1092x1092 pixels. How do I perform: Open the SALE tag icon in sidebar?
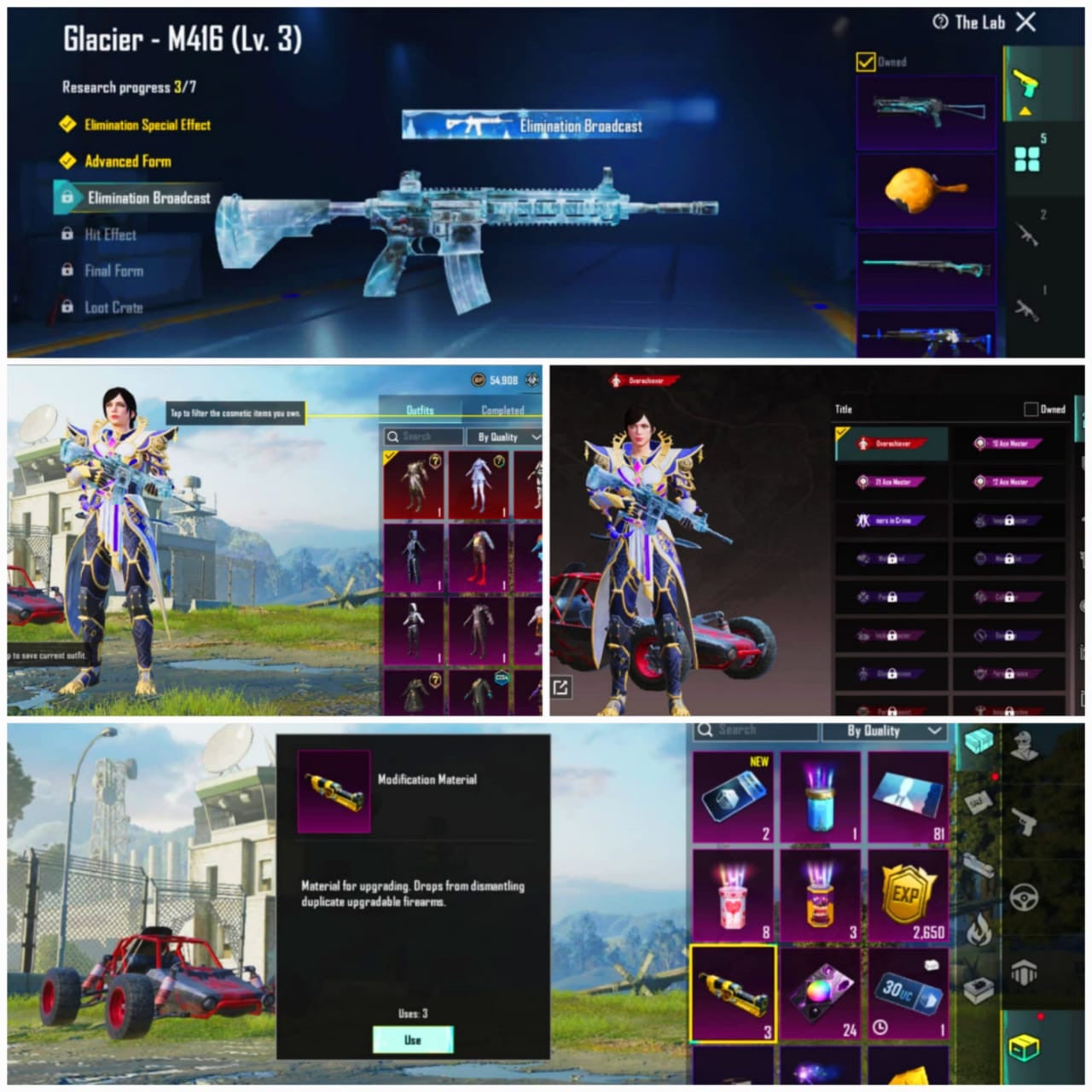(x=977, y=801)
